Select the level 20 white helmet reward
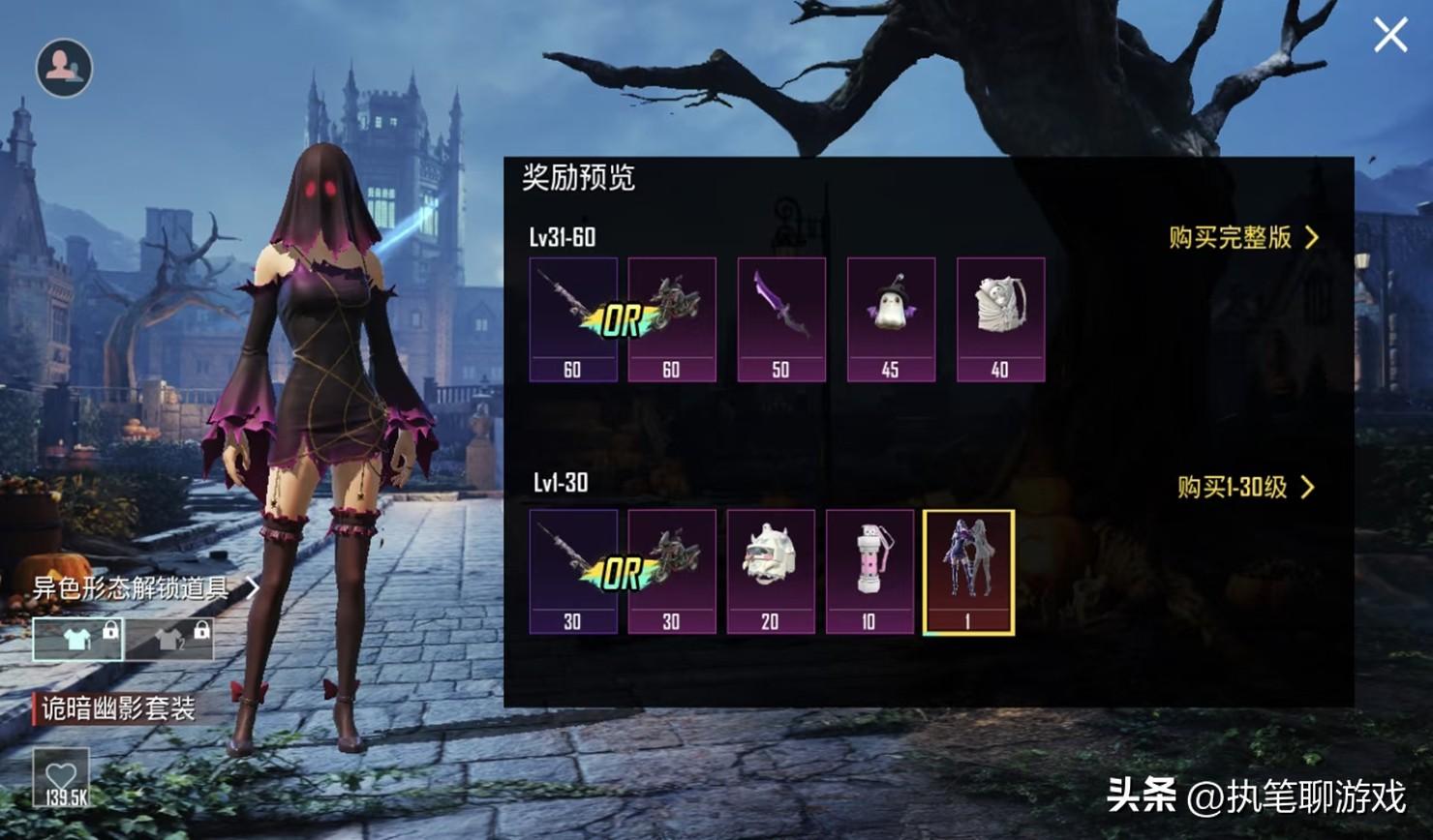This screenshot has height=840, width=1433. tap(770, 571)
